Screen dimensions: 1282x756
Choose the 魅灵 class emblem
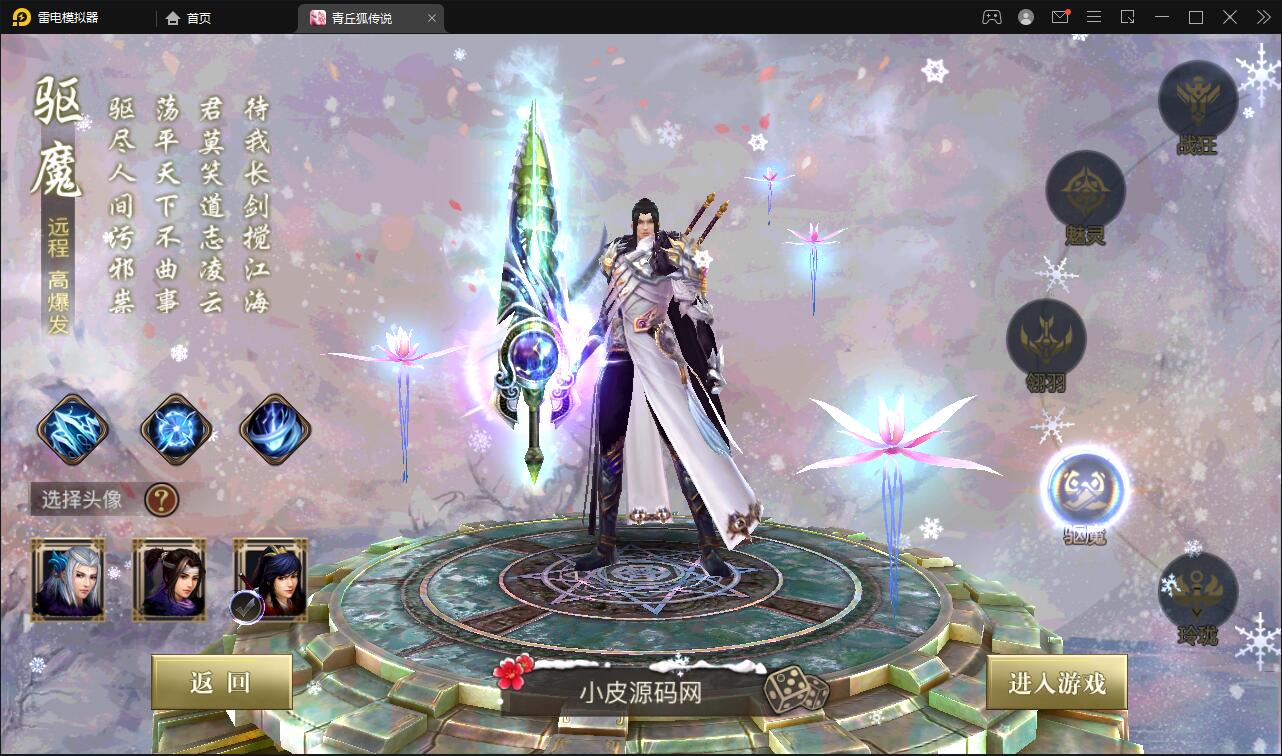(x=1085, y=190)
